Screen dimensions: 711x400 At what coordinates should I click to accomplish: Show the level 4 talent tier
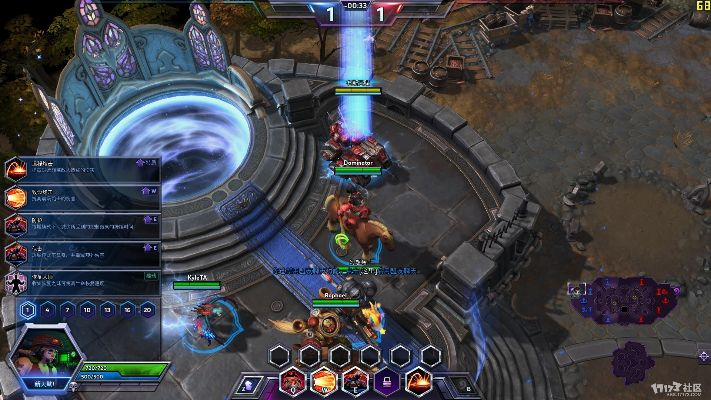48,310
